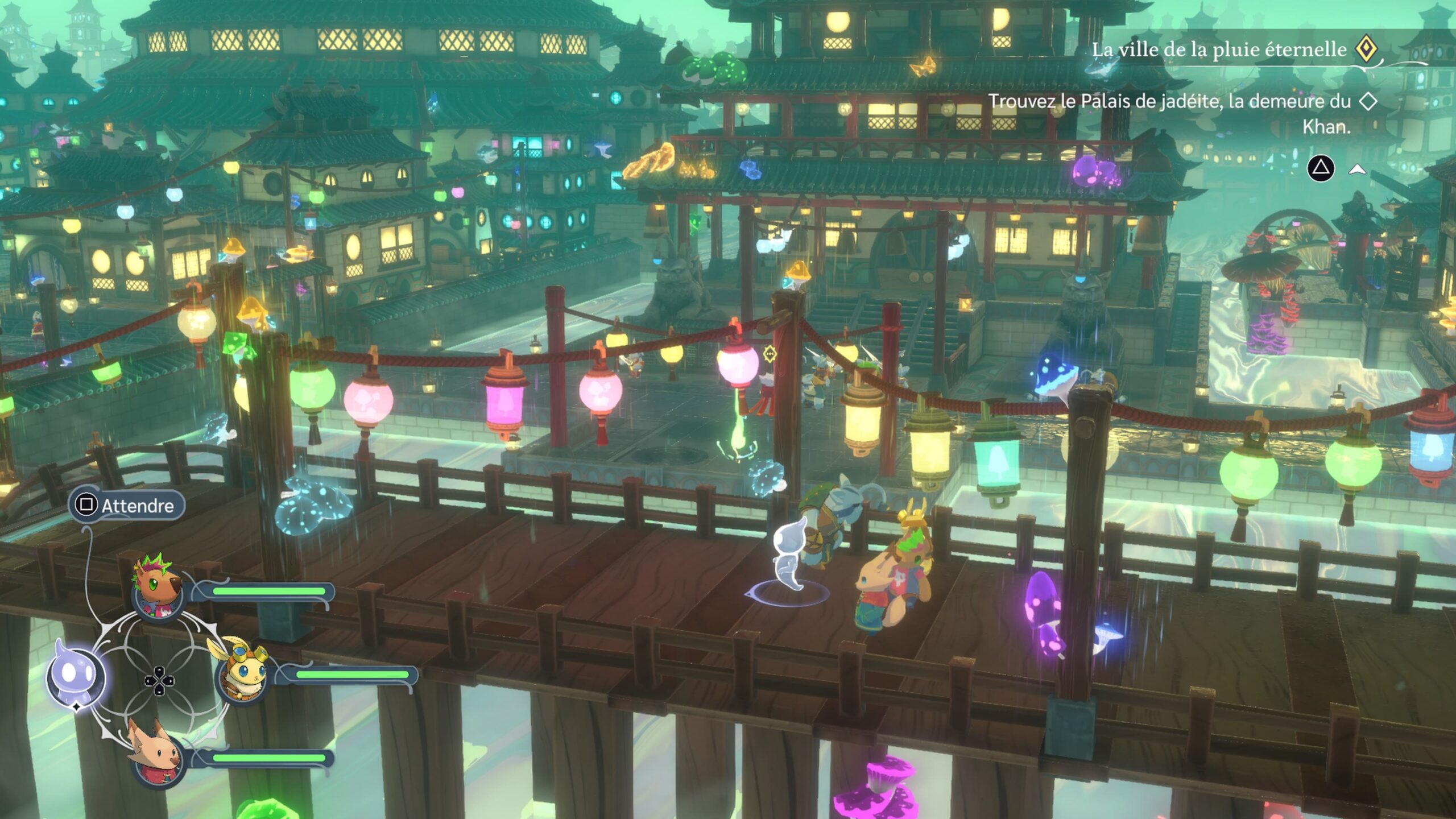
Task: Collapse the quest tracker with the up arrow
Action: tap(1358, 169)
